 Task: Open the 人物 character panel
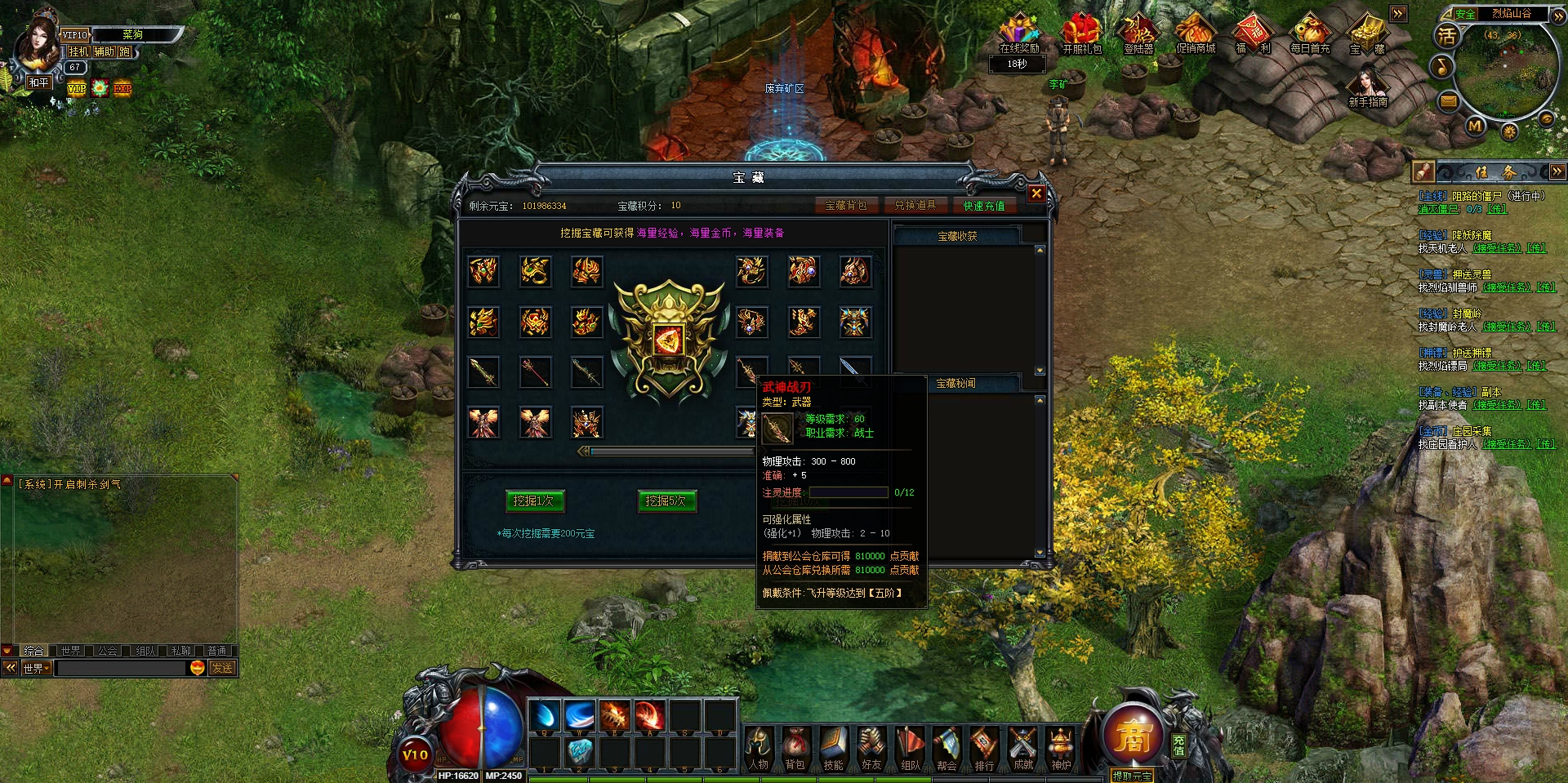coord(759,749)
